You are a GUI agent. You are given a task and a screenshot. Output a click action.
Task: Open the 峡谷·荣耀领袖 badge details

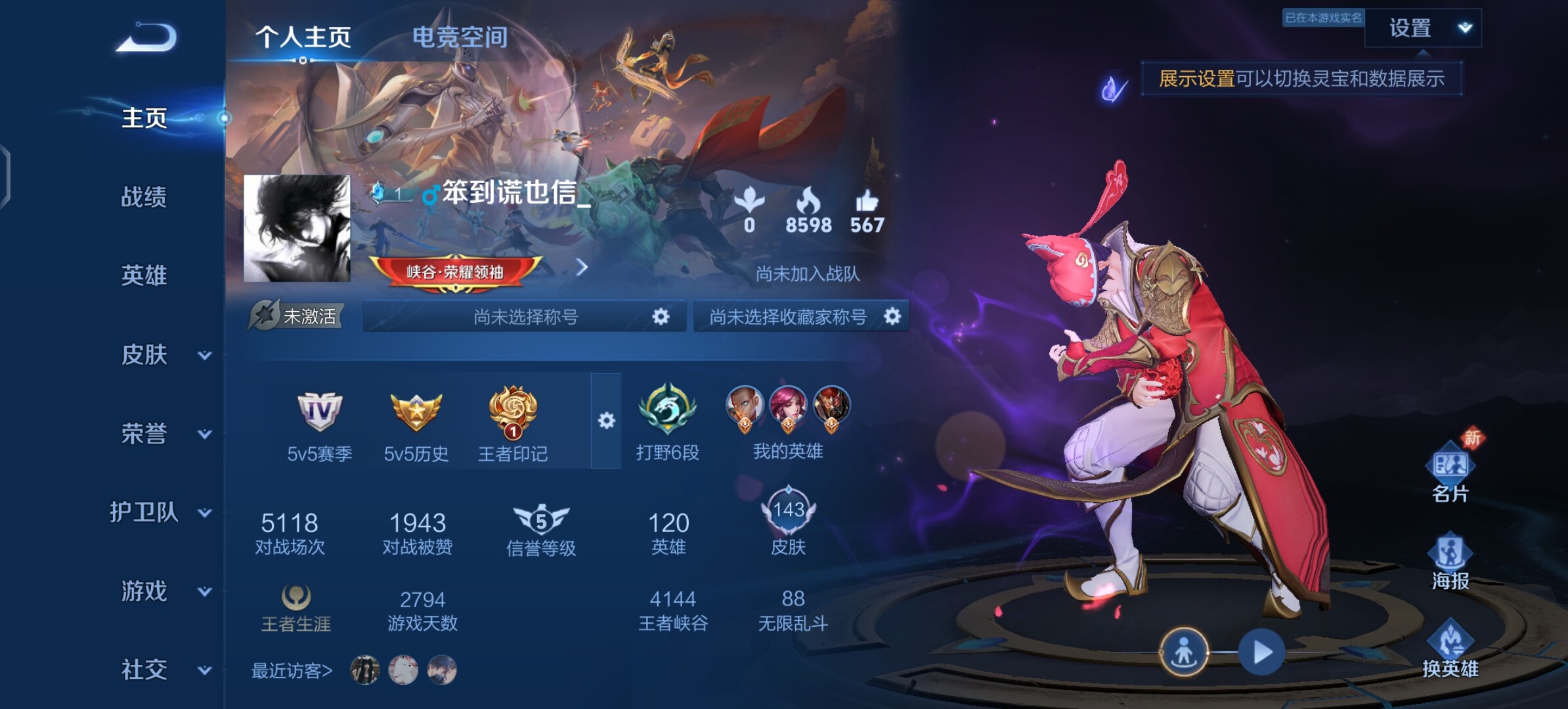click(455, 272)
